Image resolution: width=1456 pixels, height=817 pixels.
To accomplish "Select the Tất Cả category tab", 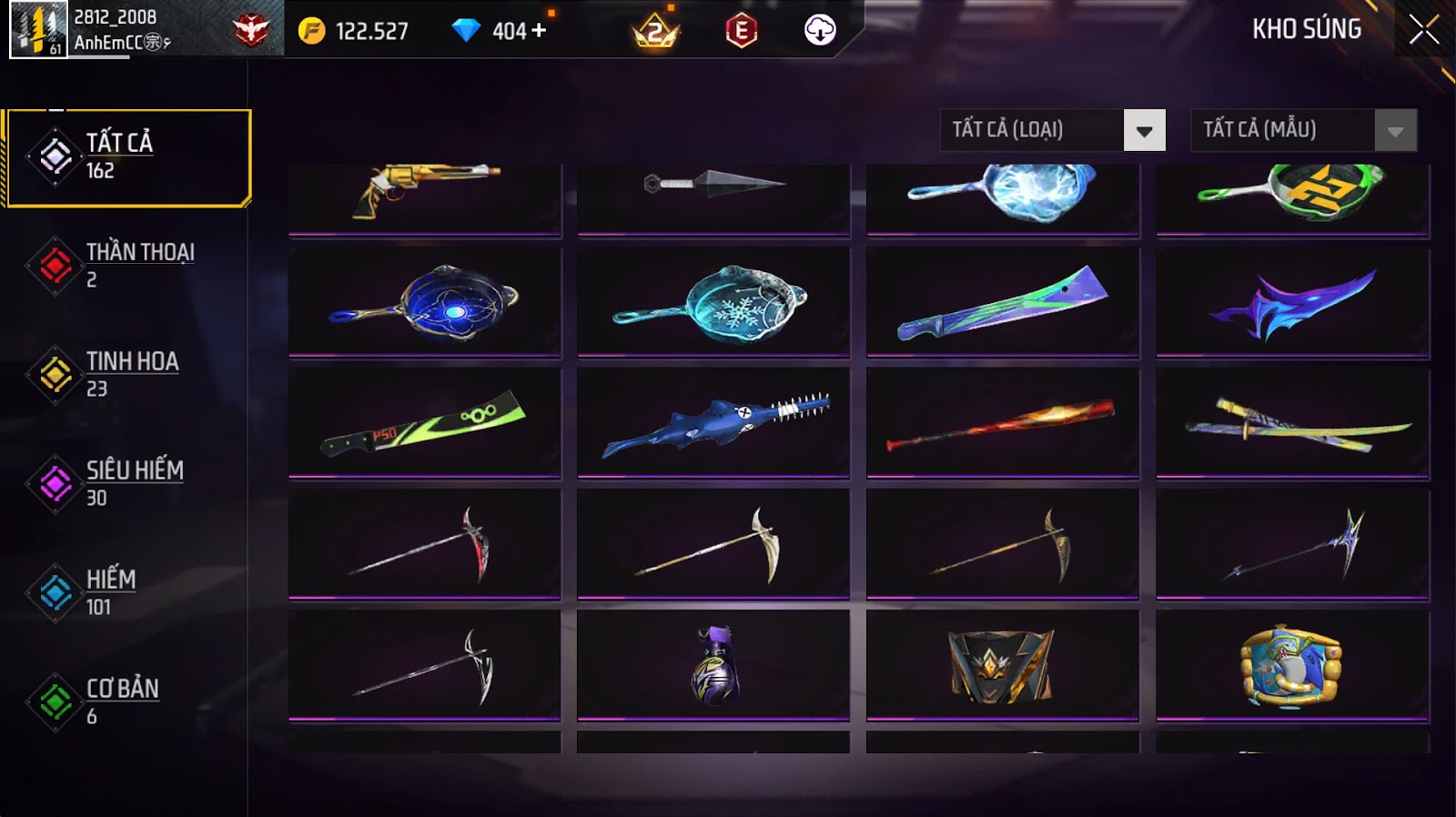I will [128, 157].
